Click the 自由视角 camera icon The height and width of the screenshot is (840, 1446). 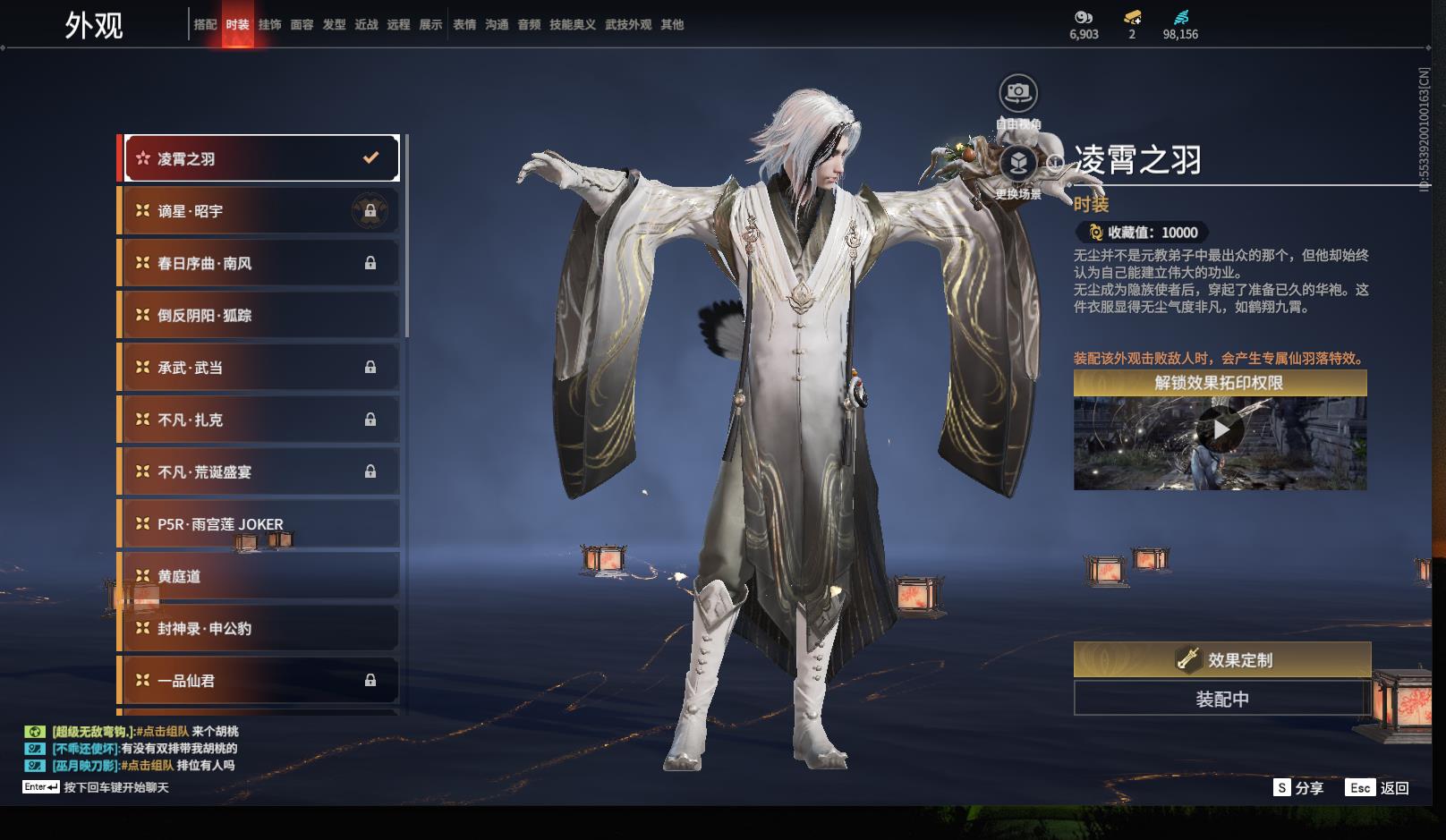pyautogui.click(x=1017, y=93)
